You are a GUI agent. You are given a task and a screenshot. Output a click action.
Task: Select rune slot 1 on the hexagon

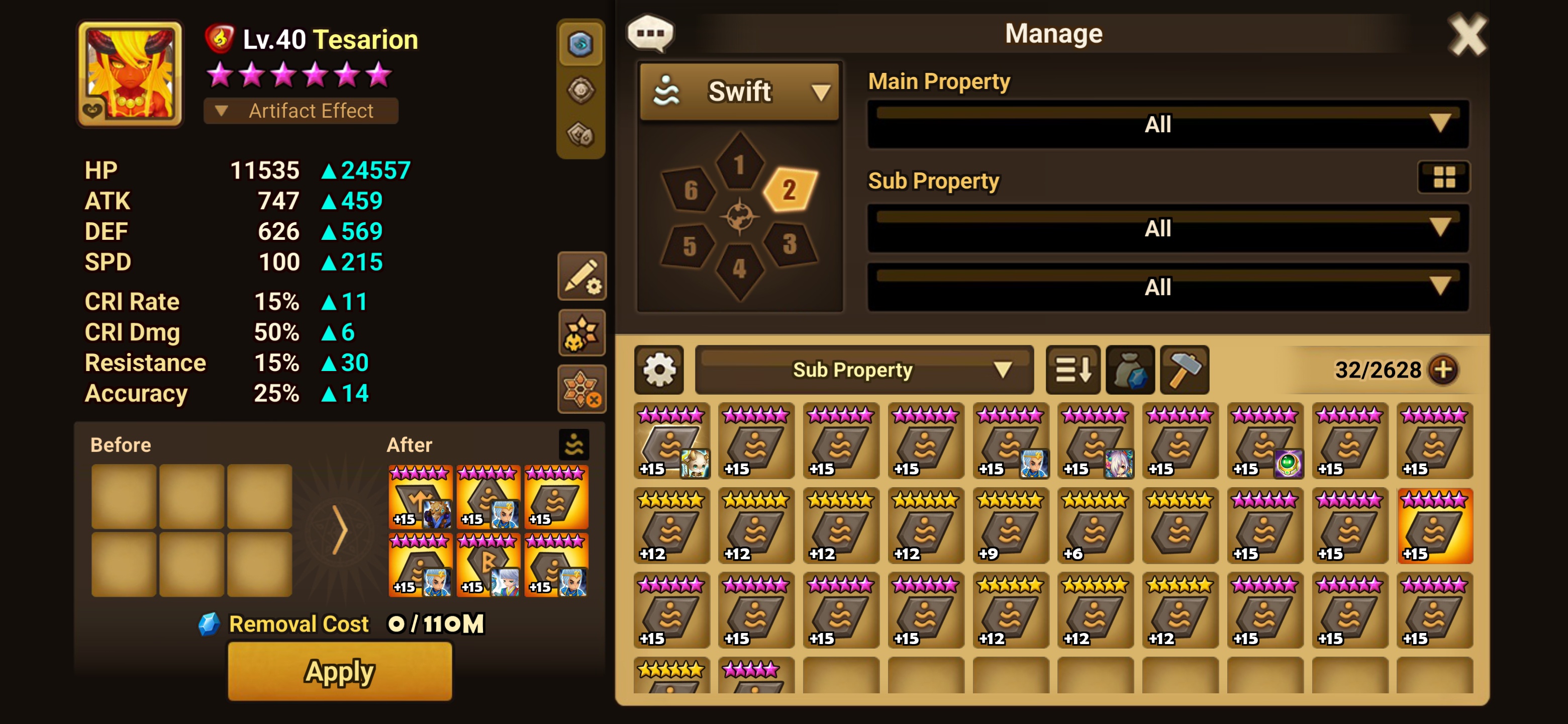[739, 164]
